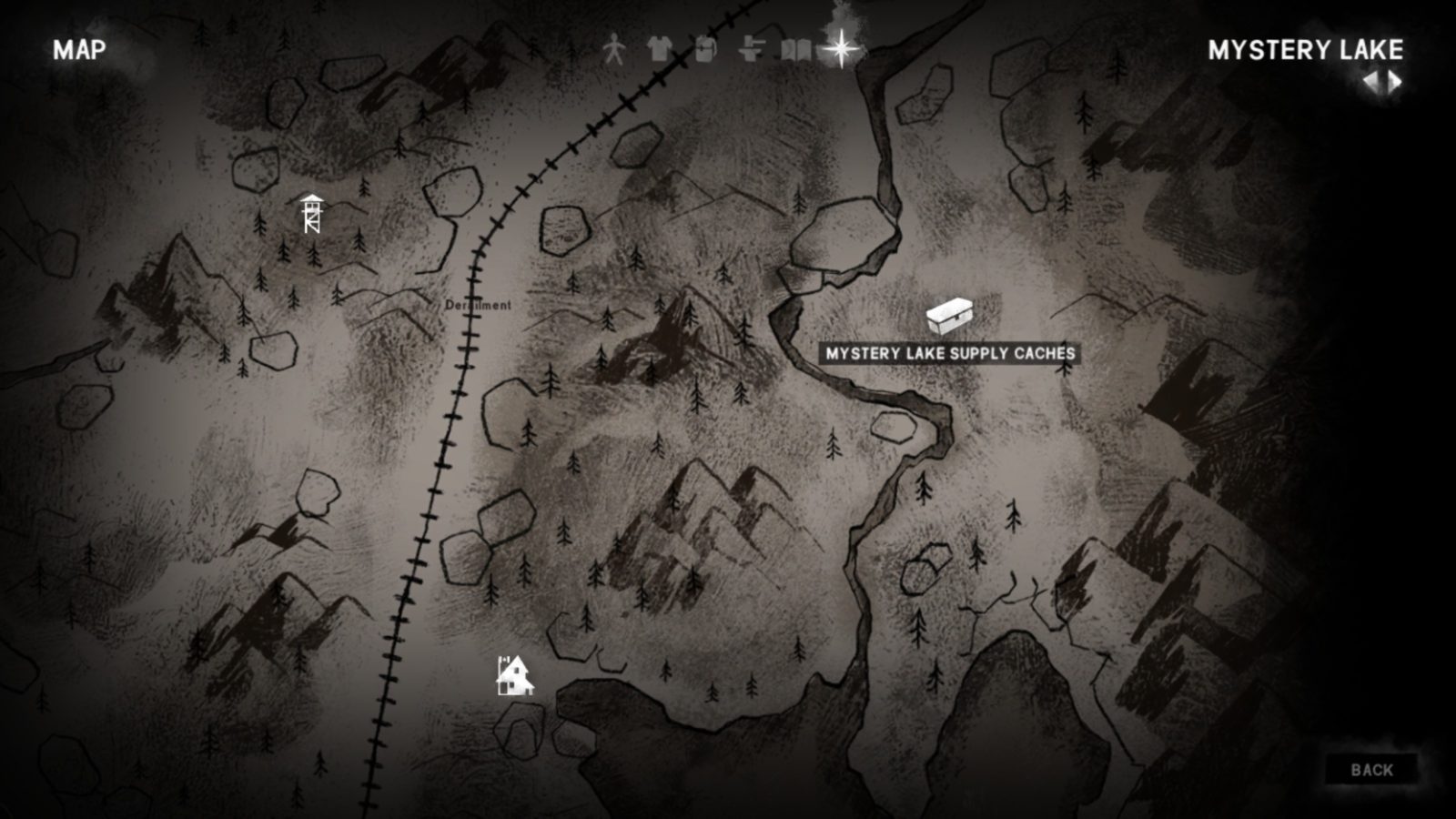The width and height of the screenshot is (1456, 819).
Task: Open the backpack inventory tab
Action: tap(705, 49)
